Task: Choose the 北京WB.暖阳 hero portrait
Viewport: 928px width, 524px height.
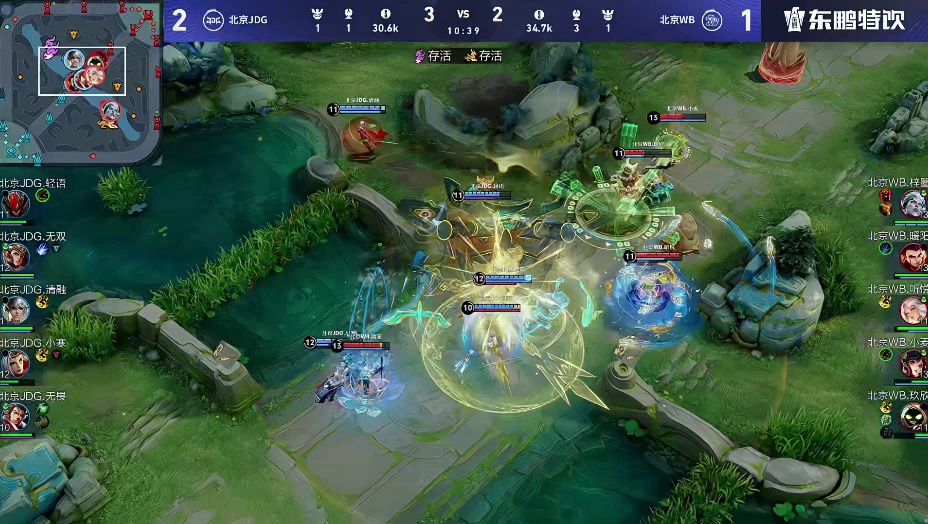Action: pos(912,257)
